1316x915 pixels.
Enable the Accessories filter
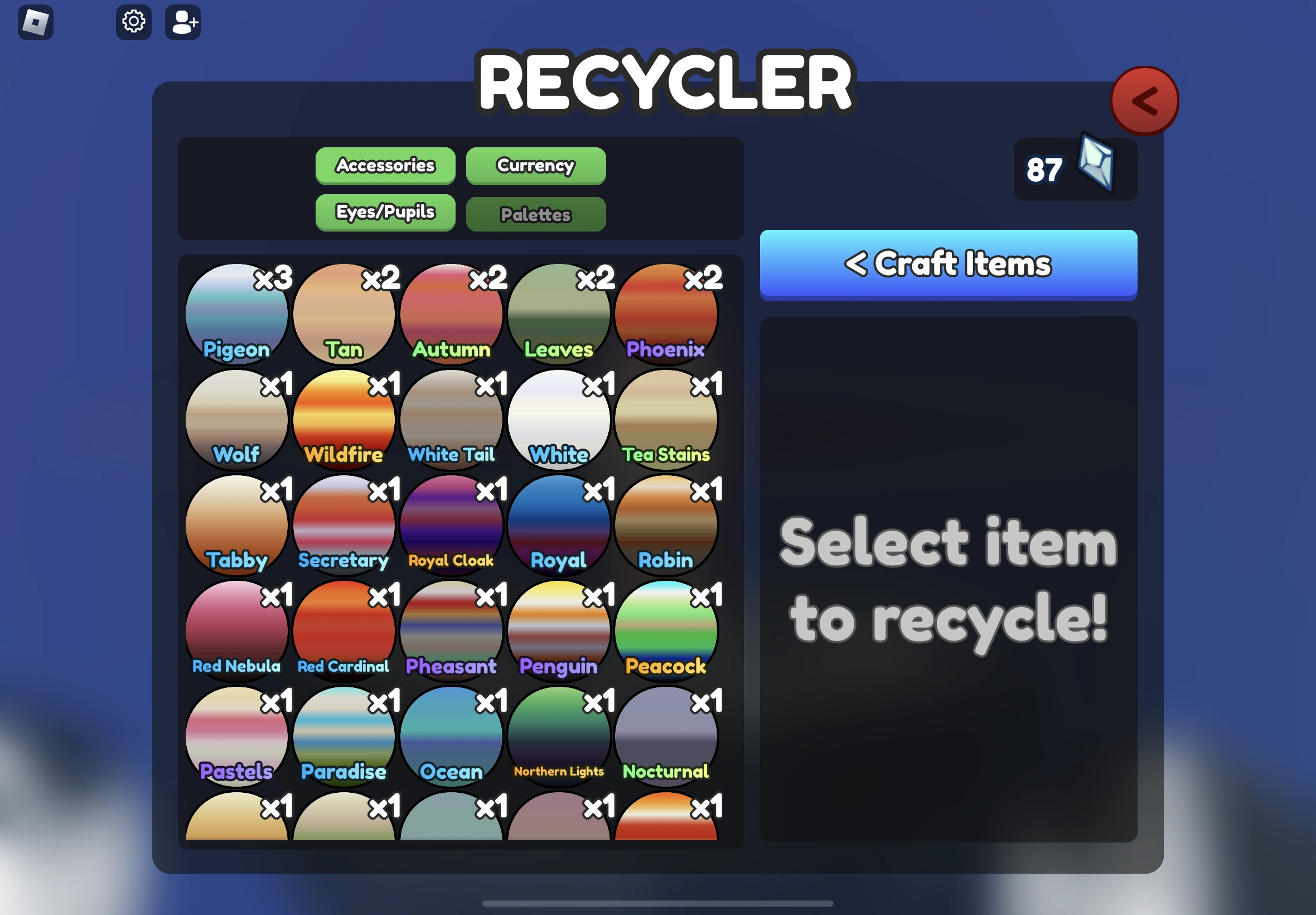point(385,166)
